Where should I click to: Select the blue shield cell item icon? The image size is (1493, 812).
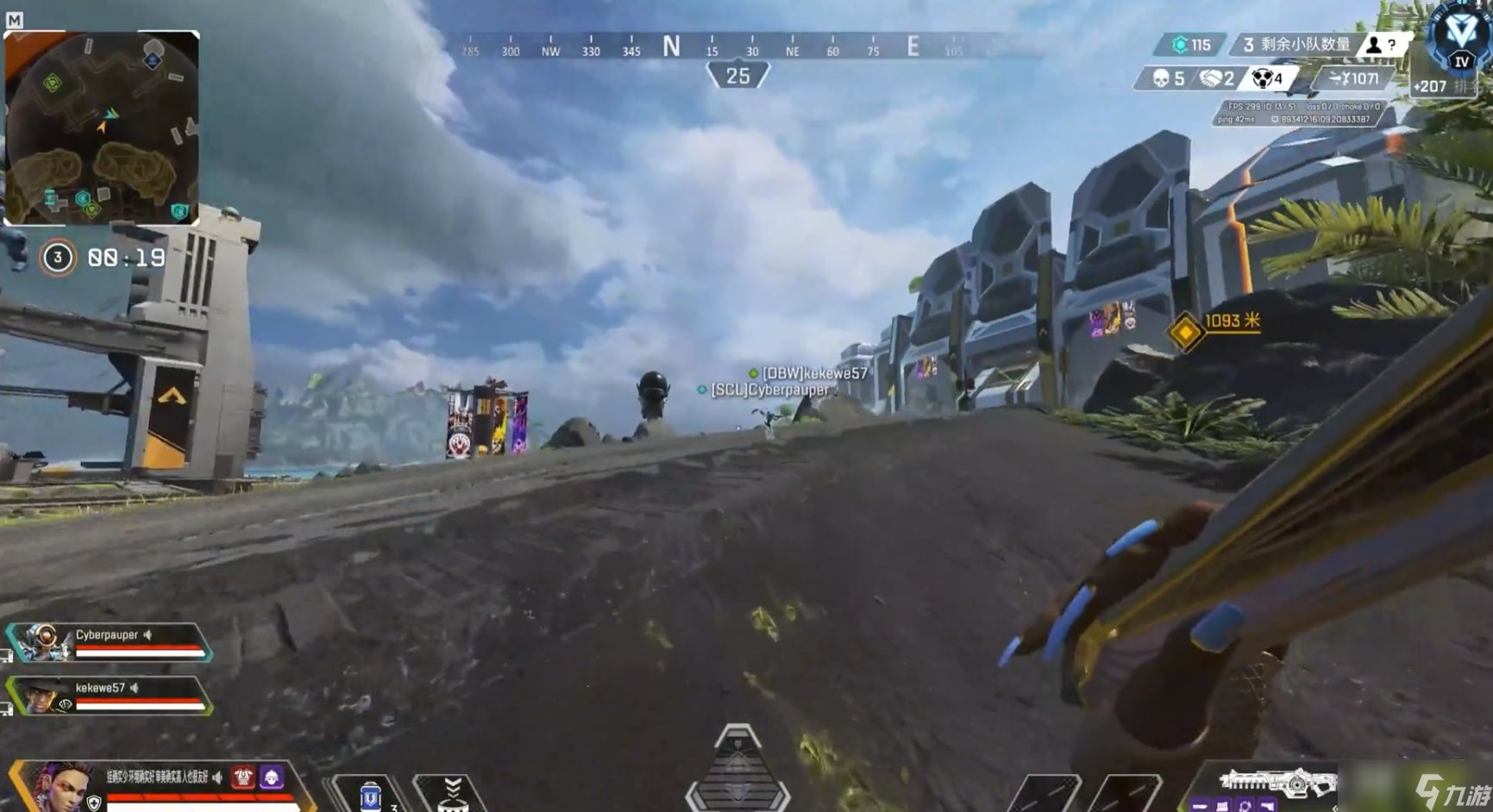coord(371,796)
